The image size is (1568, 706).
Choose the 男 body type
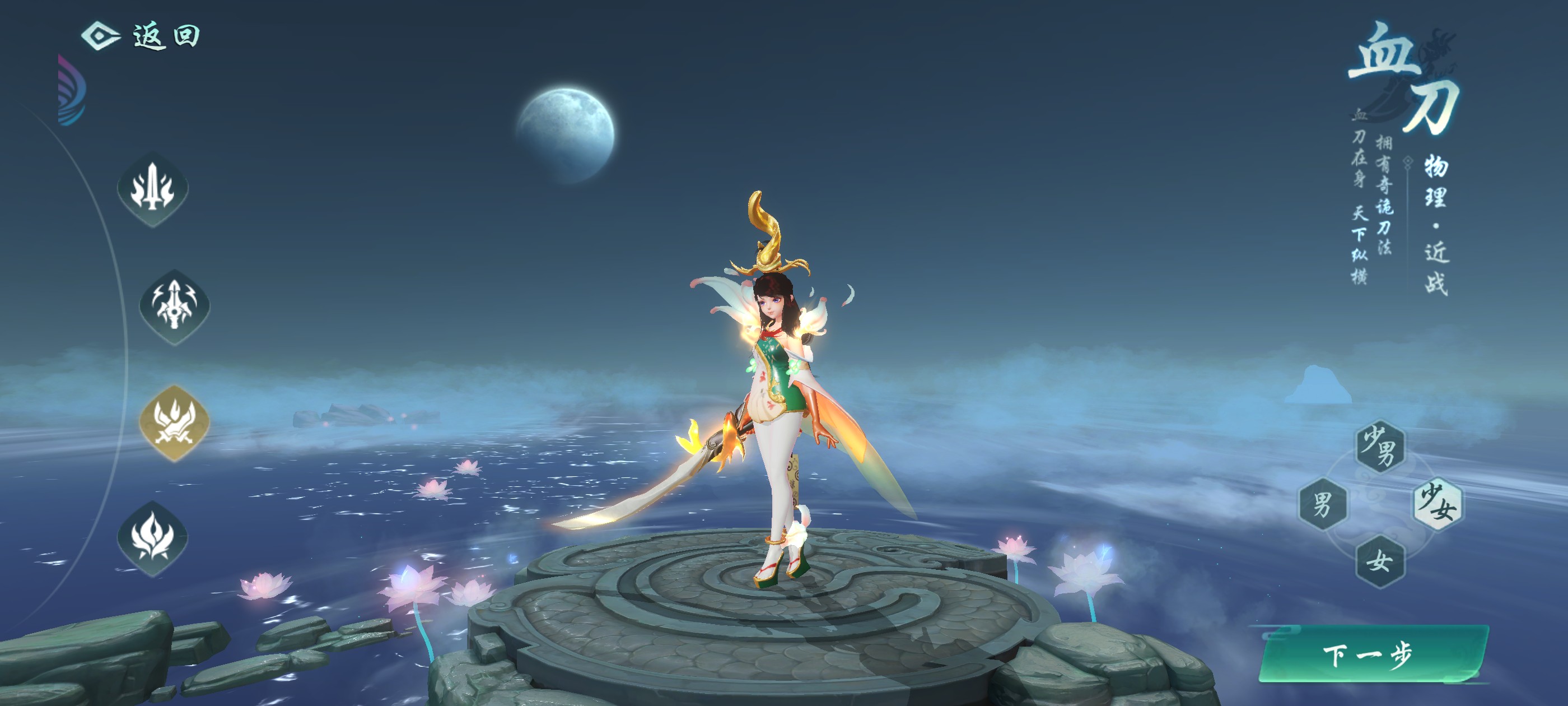(x=1322, y=504)
